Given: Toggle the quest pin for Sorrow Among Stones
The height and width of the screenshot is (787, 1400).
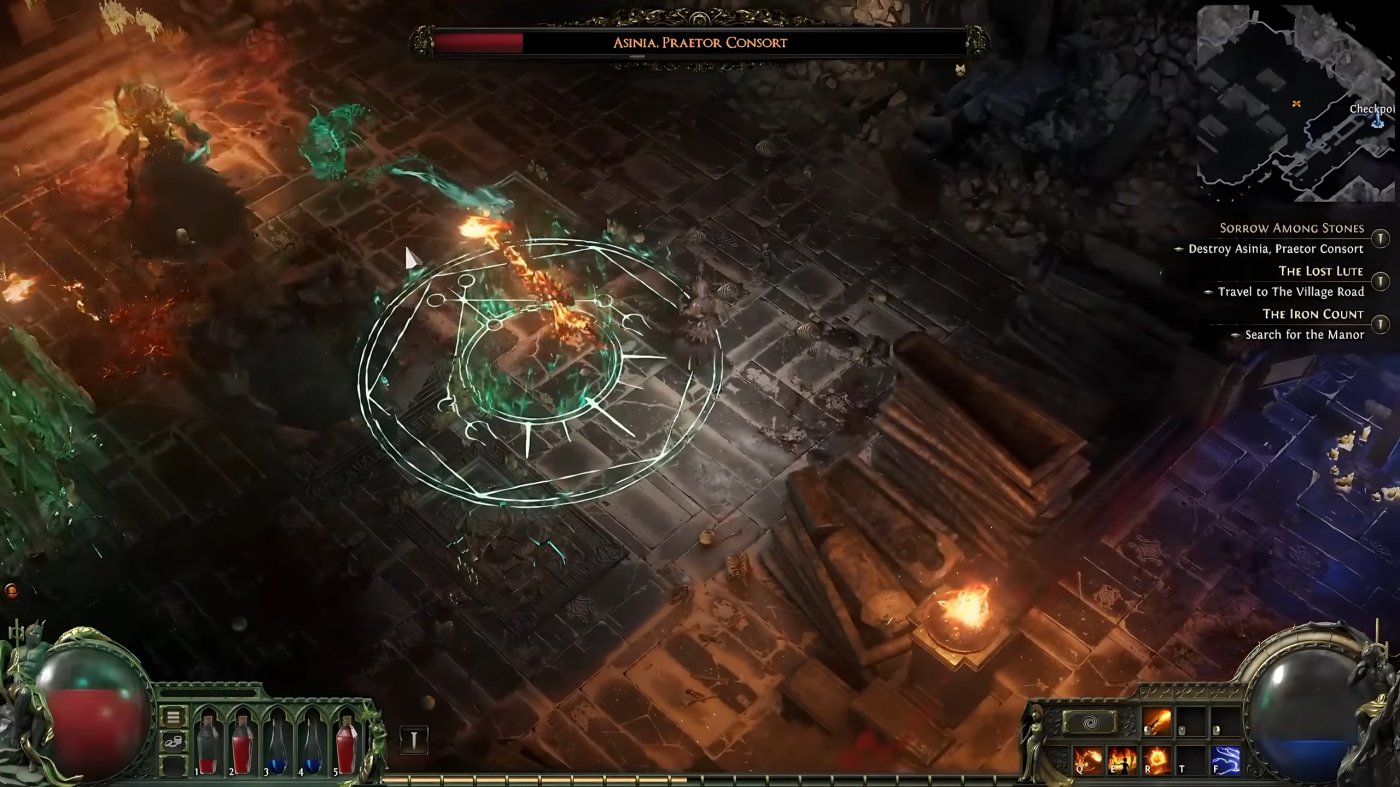Looking at the screenshot, I should point(1381,239).
